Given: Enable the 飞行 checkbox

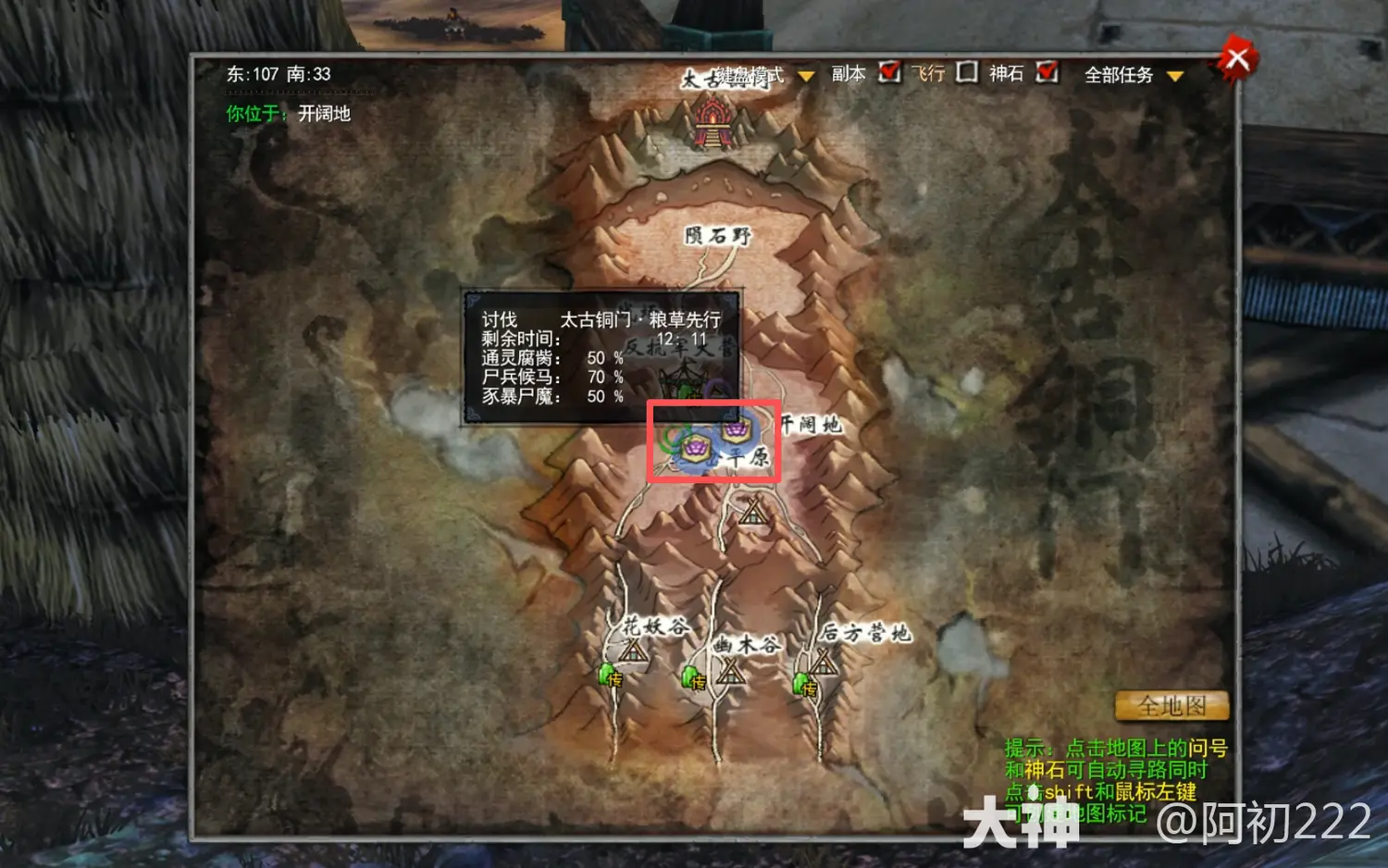Looking at the screenshot, I should [964, 74].
